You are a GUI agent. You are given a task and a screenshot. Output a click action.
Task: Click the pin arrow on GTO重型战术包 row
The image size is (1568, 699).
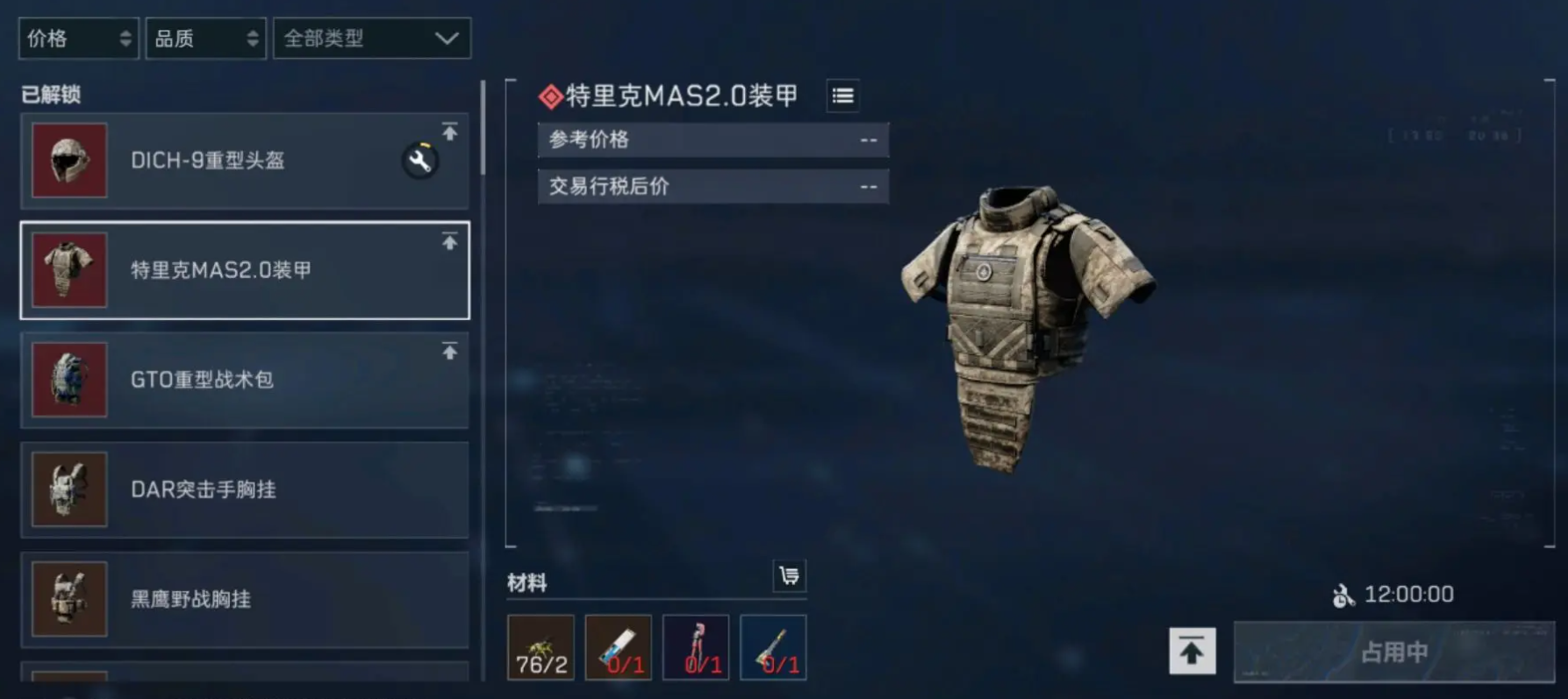(449, 352)
